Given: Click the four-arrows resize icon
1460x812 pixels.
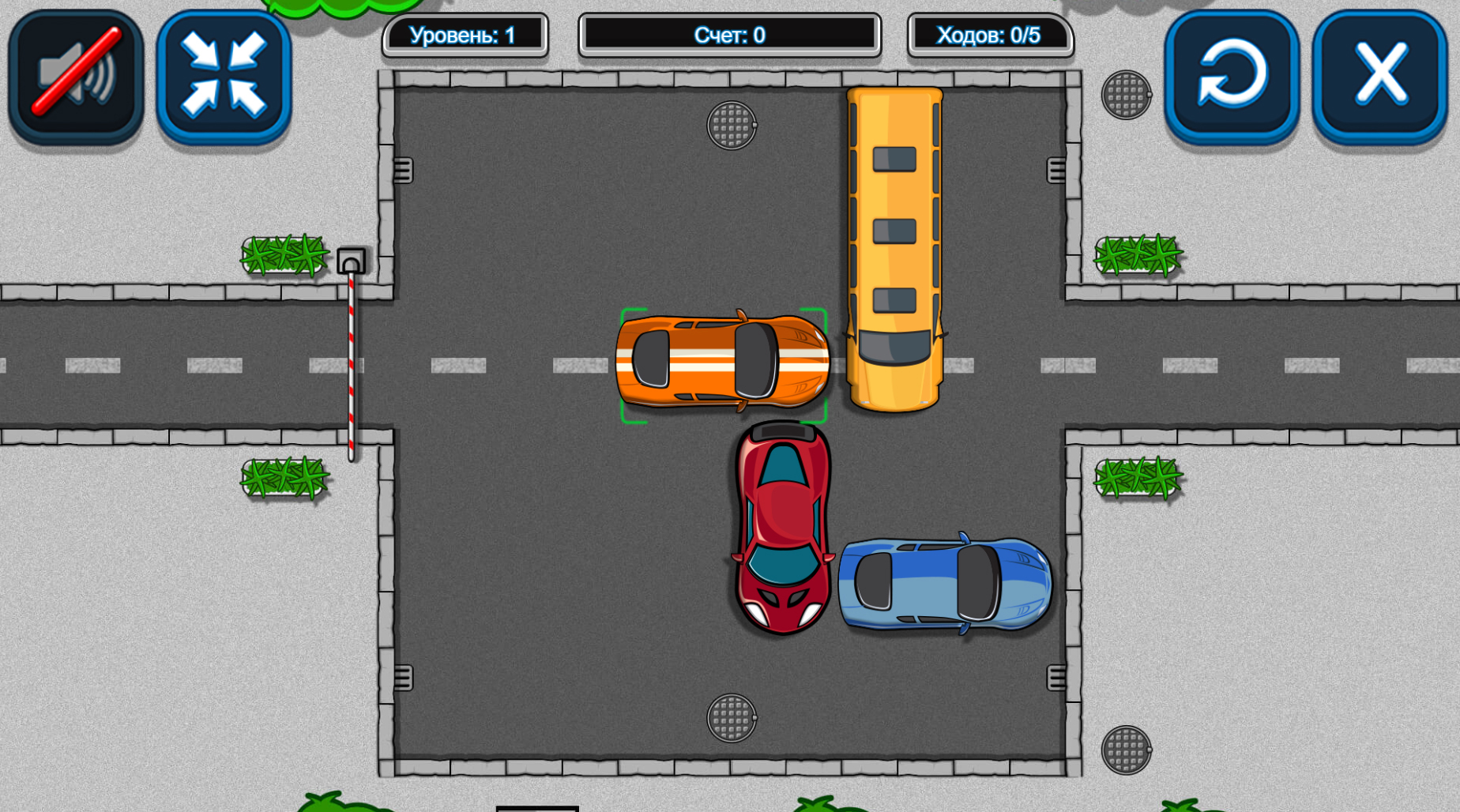Looking at the screenshot, I should tap(222, 75).
